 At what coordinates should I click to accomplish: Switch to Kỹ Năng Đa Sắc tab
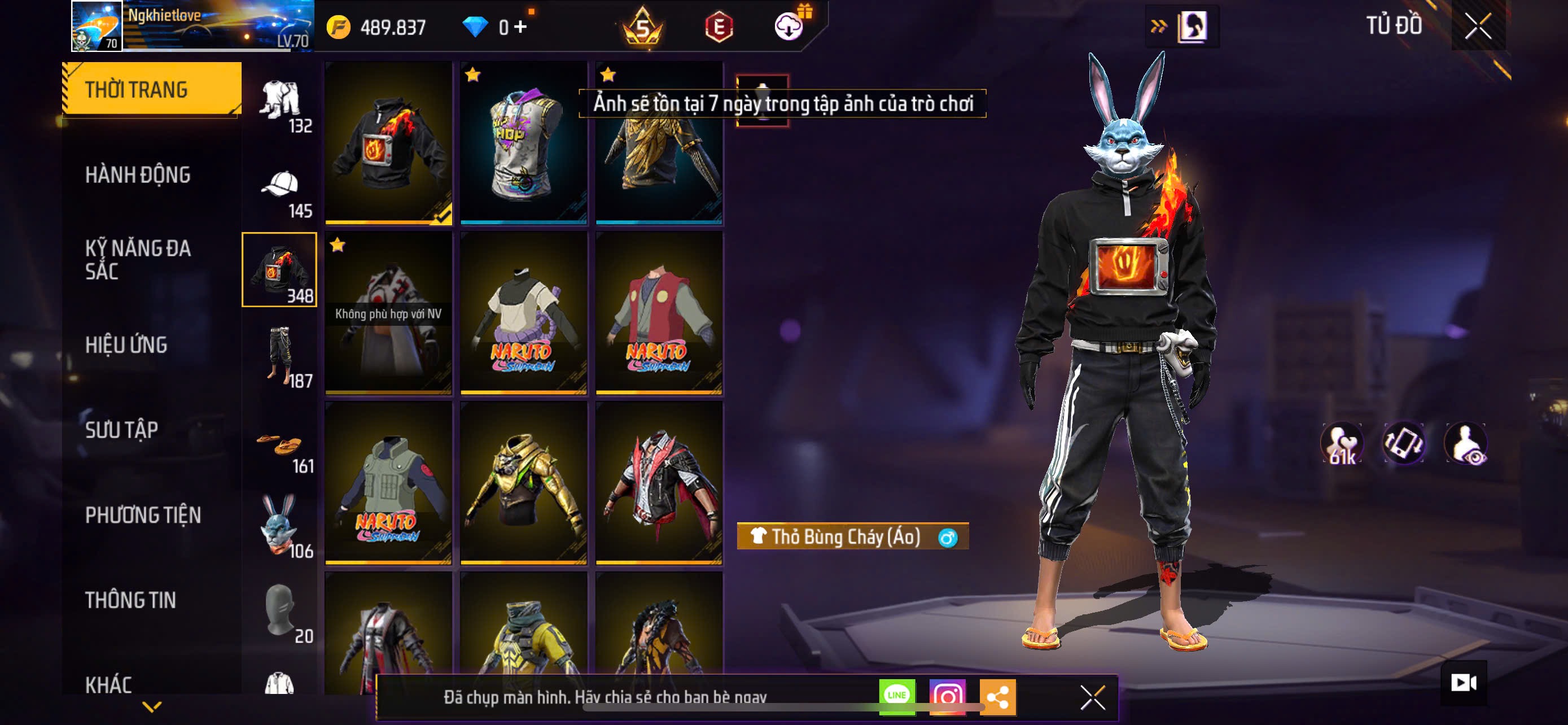138,260
